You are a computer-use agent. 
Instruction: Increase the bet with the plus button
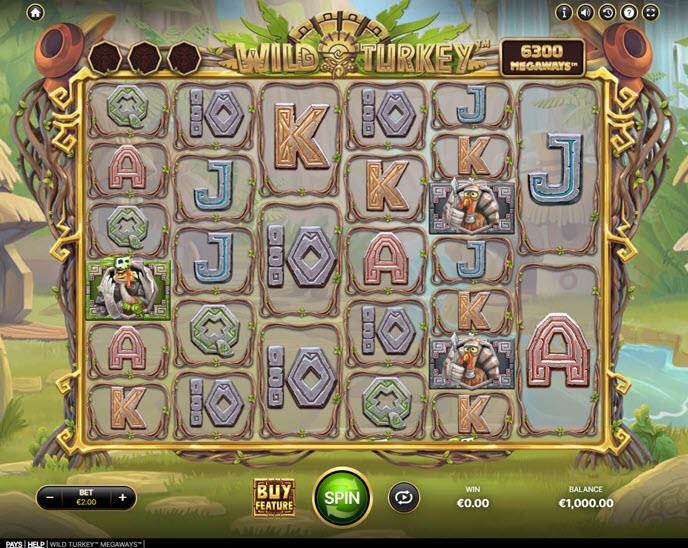point(122,497)
